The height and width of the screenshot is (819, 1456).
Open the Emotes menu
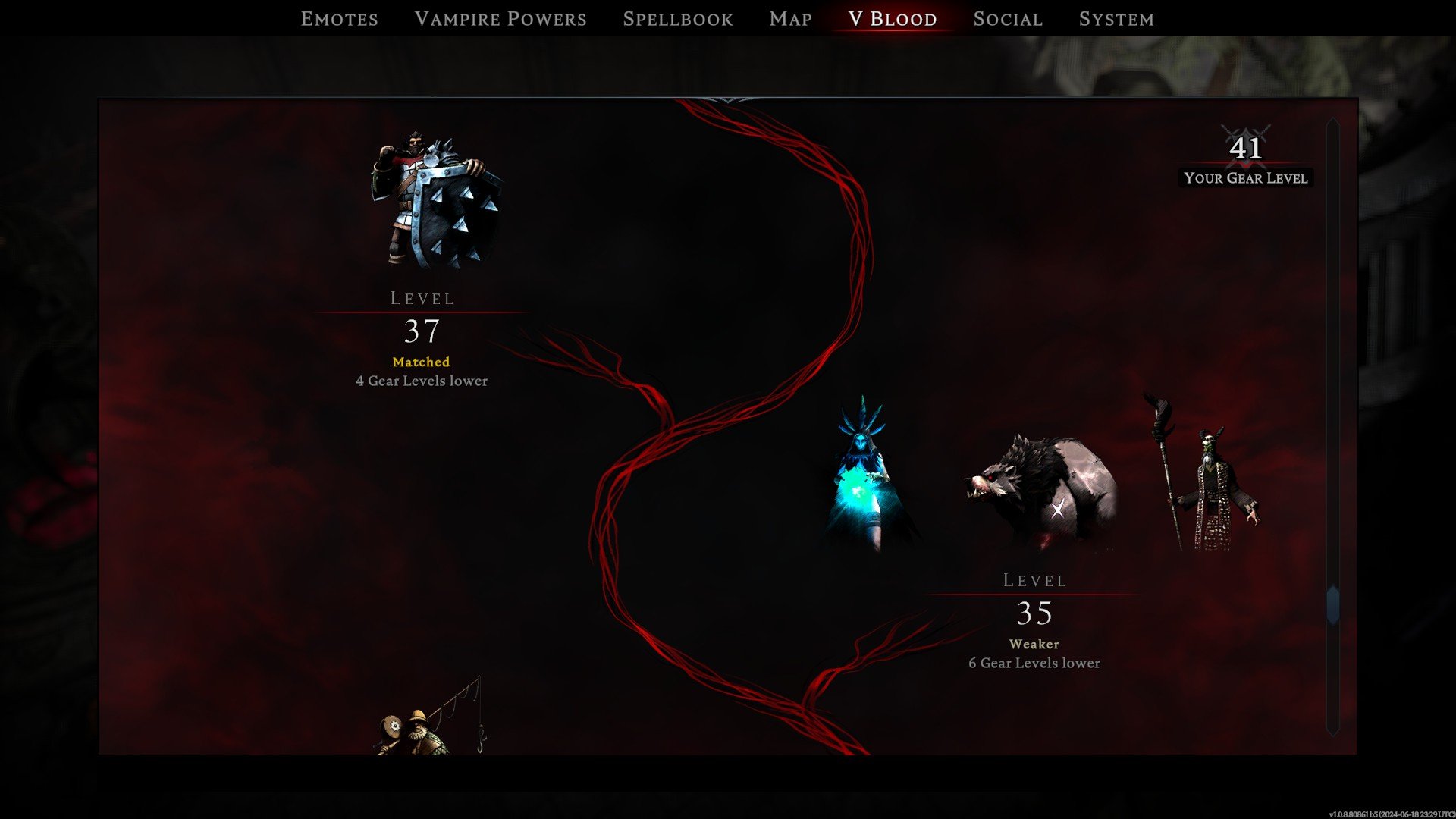[340, 18]
